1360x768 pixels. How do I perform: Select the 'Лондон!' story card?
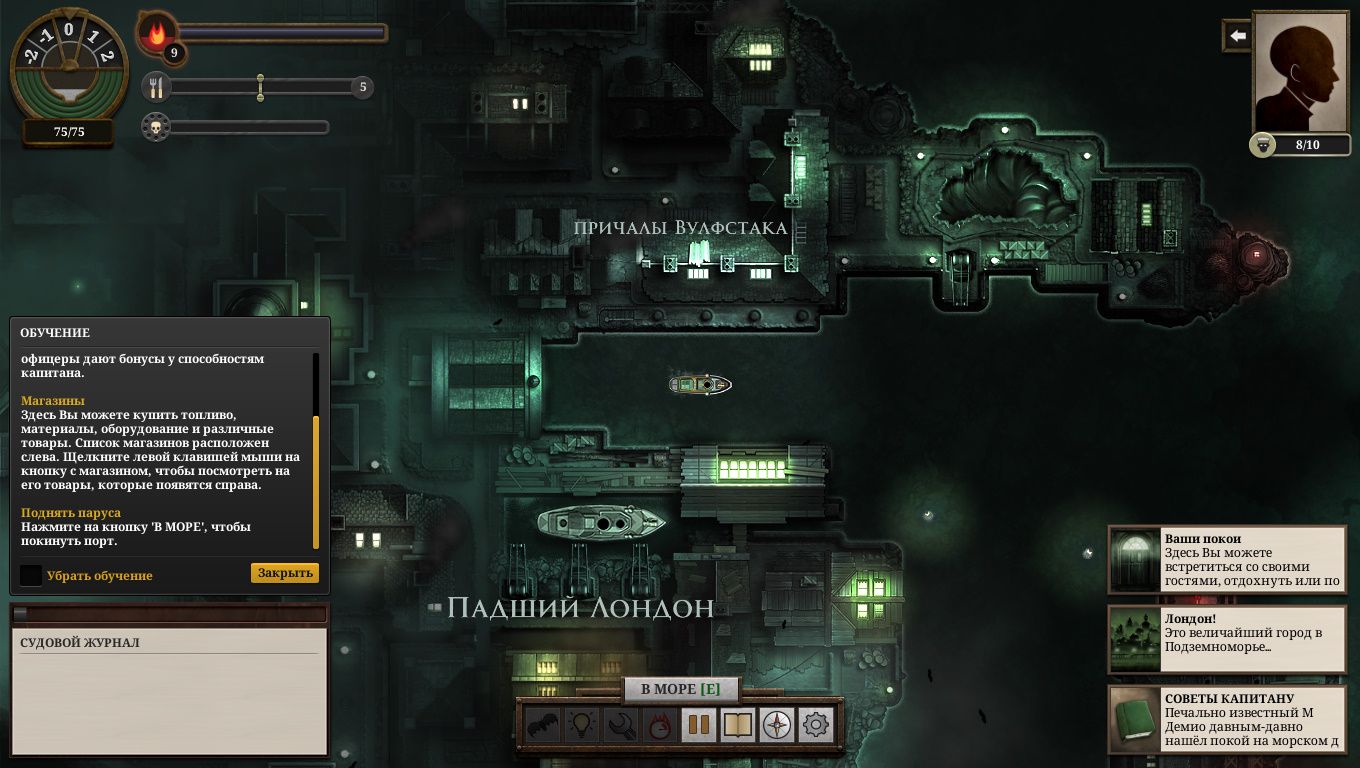[x=1227, y=640]
